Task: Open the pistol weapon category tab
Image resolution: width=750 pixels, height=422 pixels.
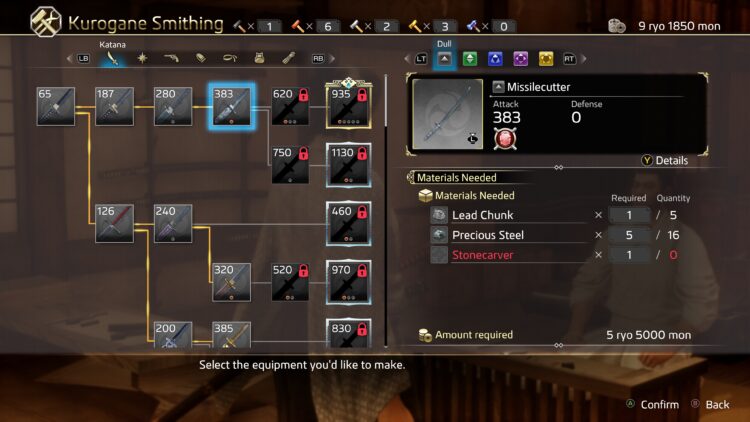Action: (171, 59)
